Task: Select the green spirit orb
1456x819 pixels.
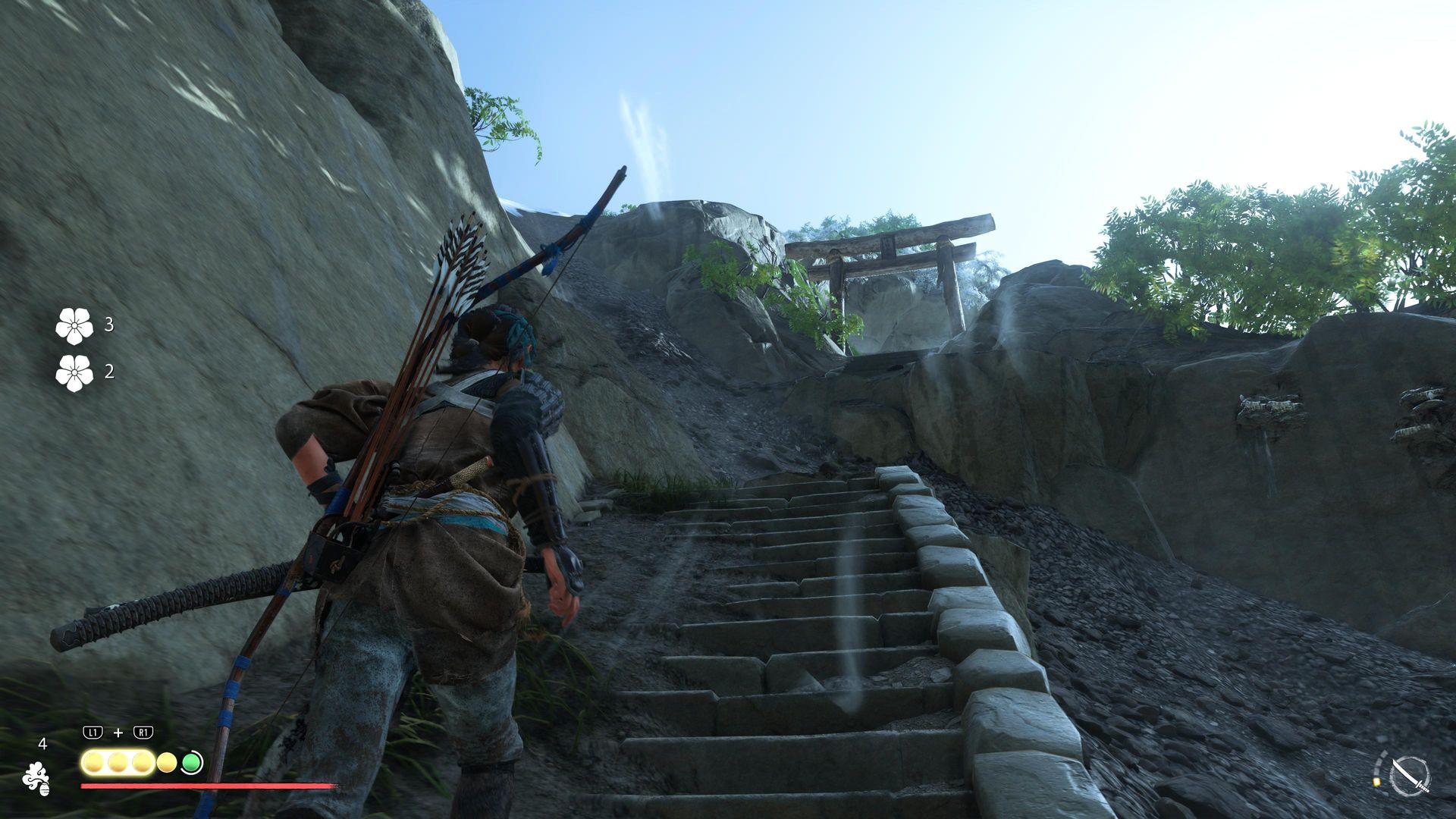Action: tap(192, 762)
